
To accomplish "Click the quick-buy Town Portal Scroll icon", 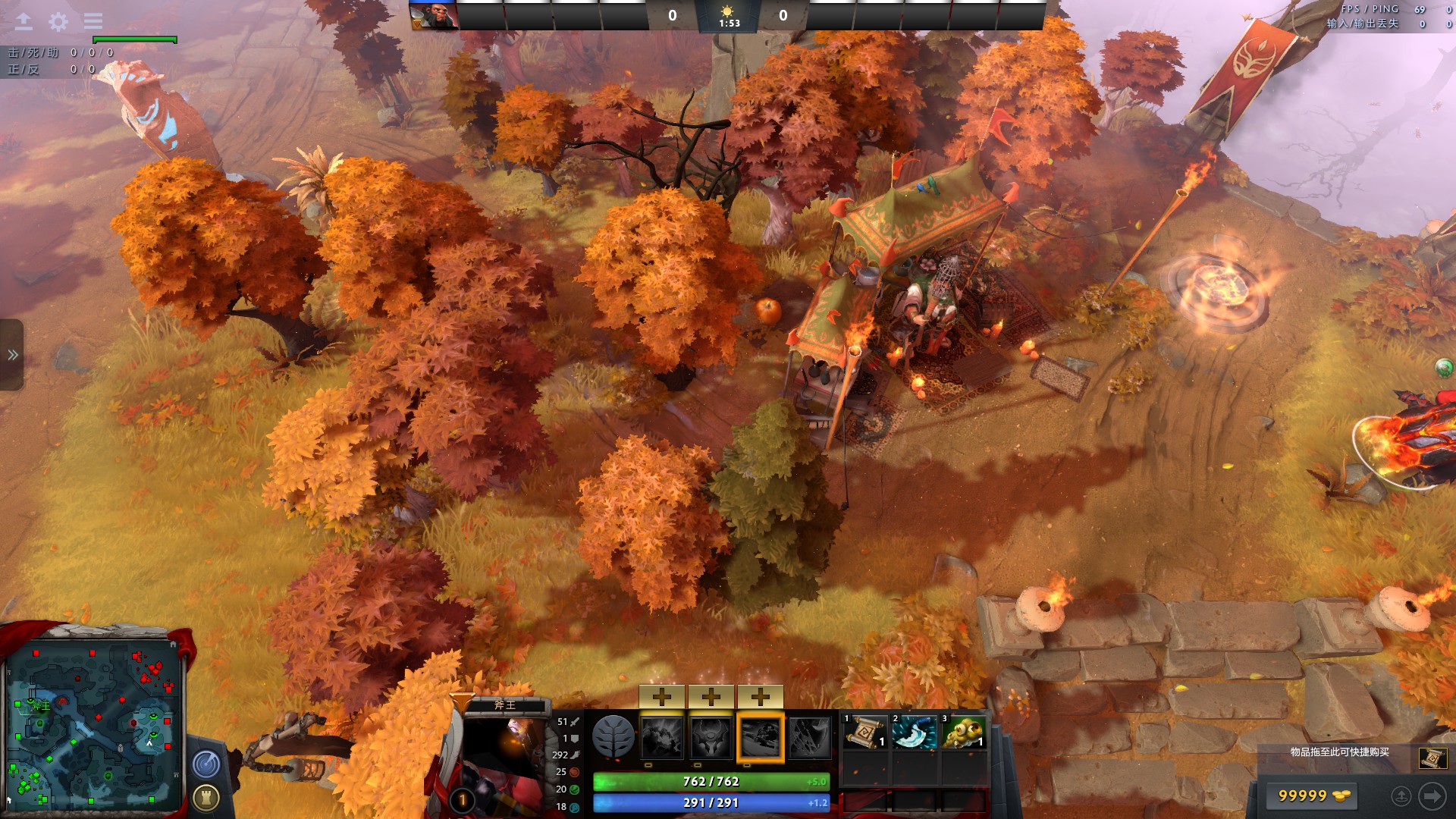I will pos(1432,758).
